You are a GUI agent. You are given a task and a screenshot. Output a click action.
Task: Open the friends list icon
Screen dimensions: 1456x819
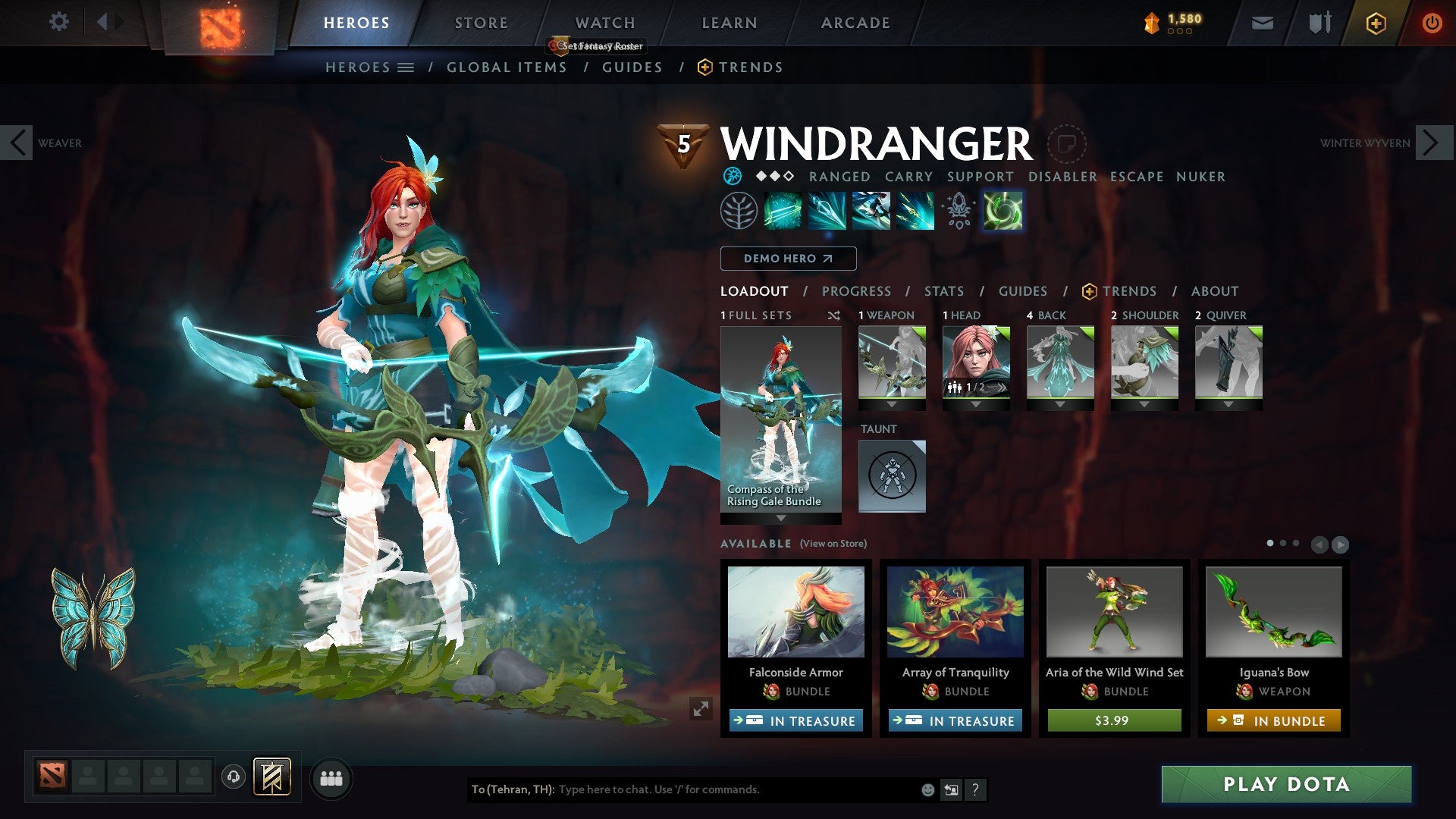click(x=331, y=778)
